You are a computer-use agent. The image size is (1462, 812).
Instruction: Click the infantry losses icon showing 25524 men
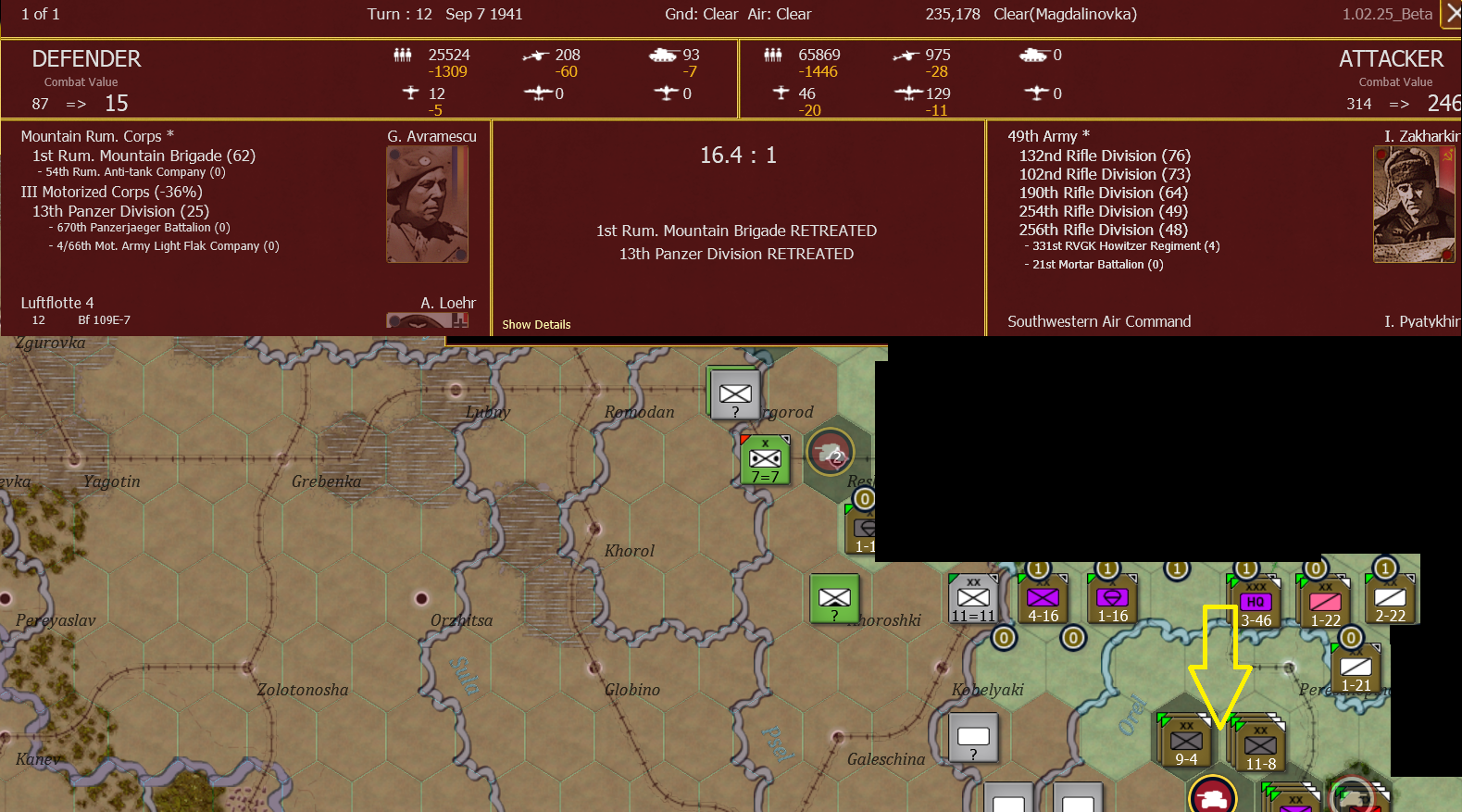point(404,55)
